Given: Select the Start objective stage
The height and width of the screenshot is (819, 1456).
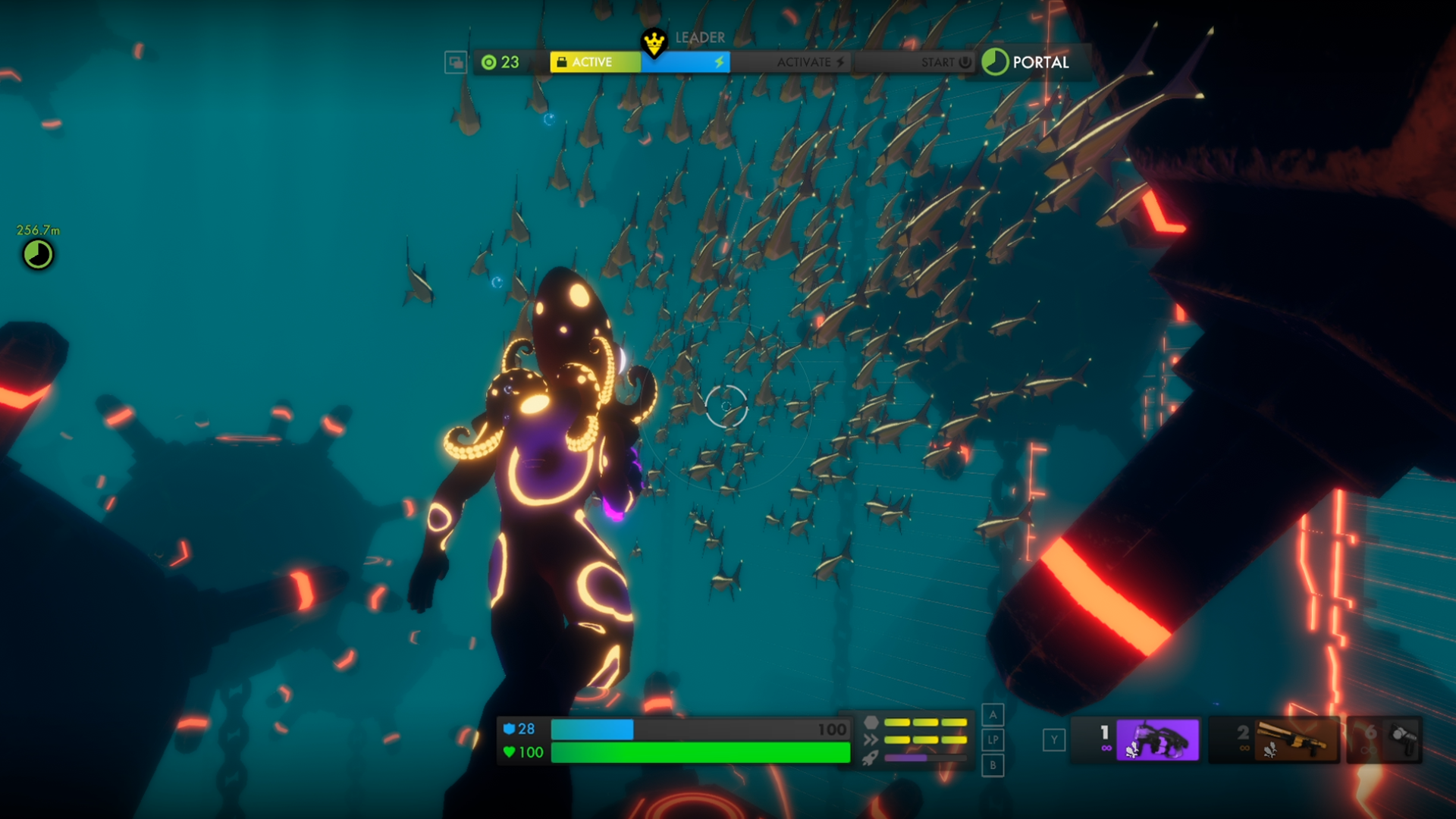Looking at the screenshot, I should click(945, 62).
